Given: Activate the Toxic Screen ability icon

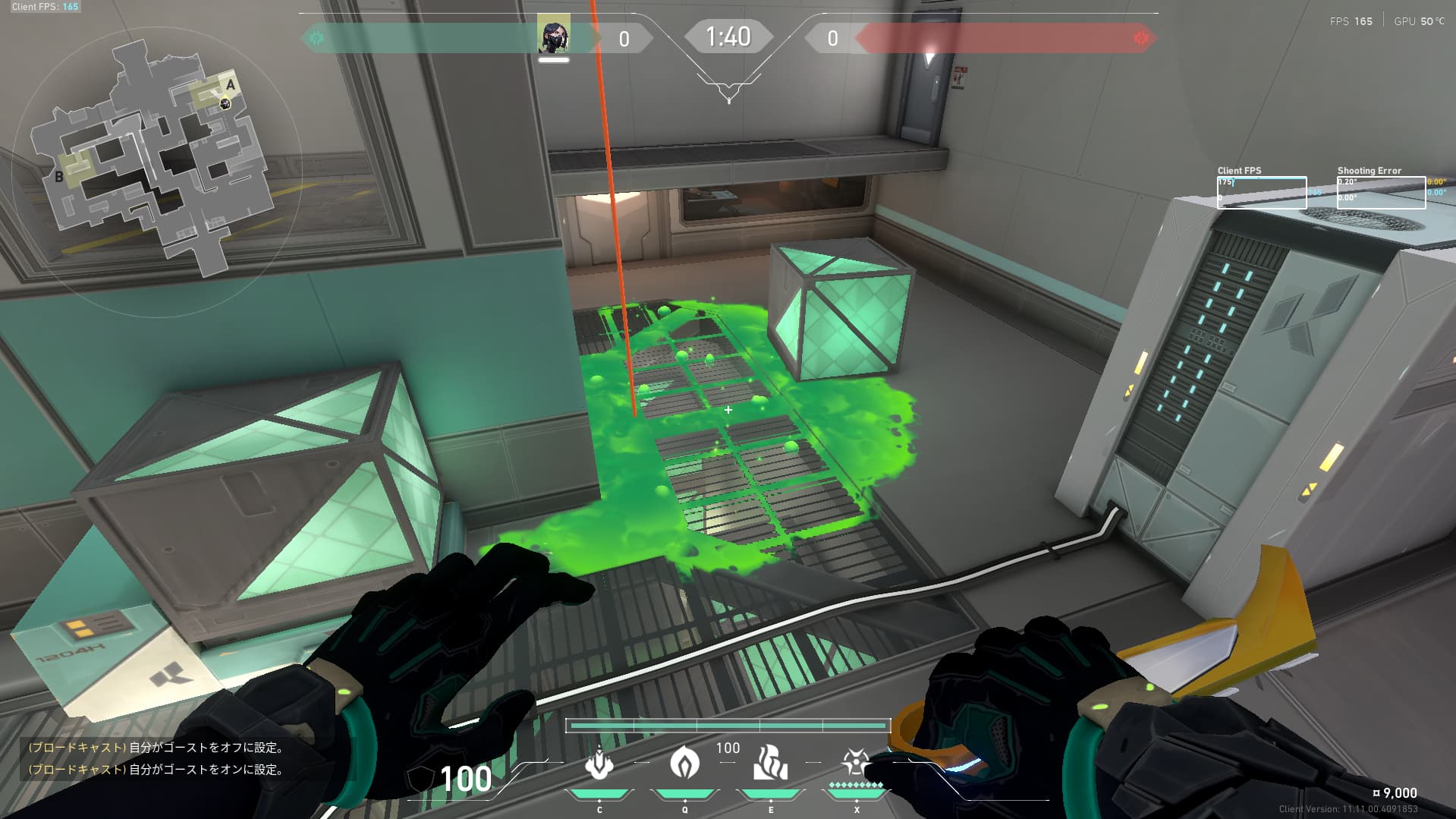Looking at the screenshot, I should (x=770, y=763).
